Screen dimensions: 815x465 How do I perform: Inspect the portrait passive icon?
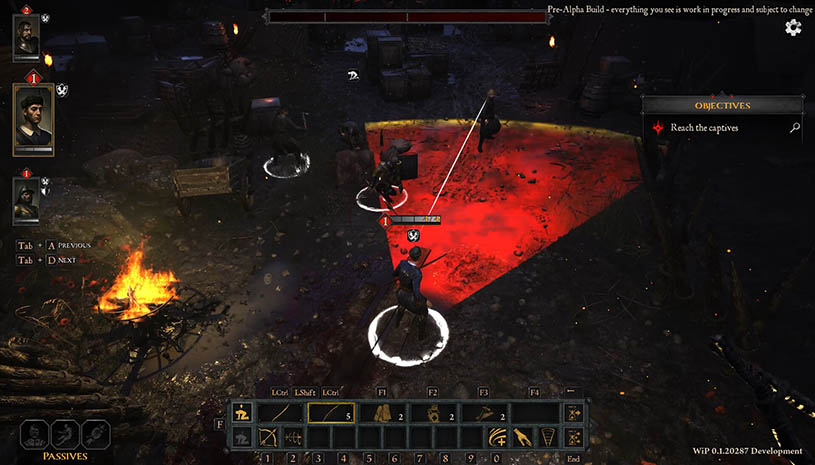tap(36, 434)
